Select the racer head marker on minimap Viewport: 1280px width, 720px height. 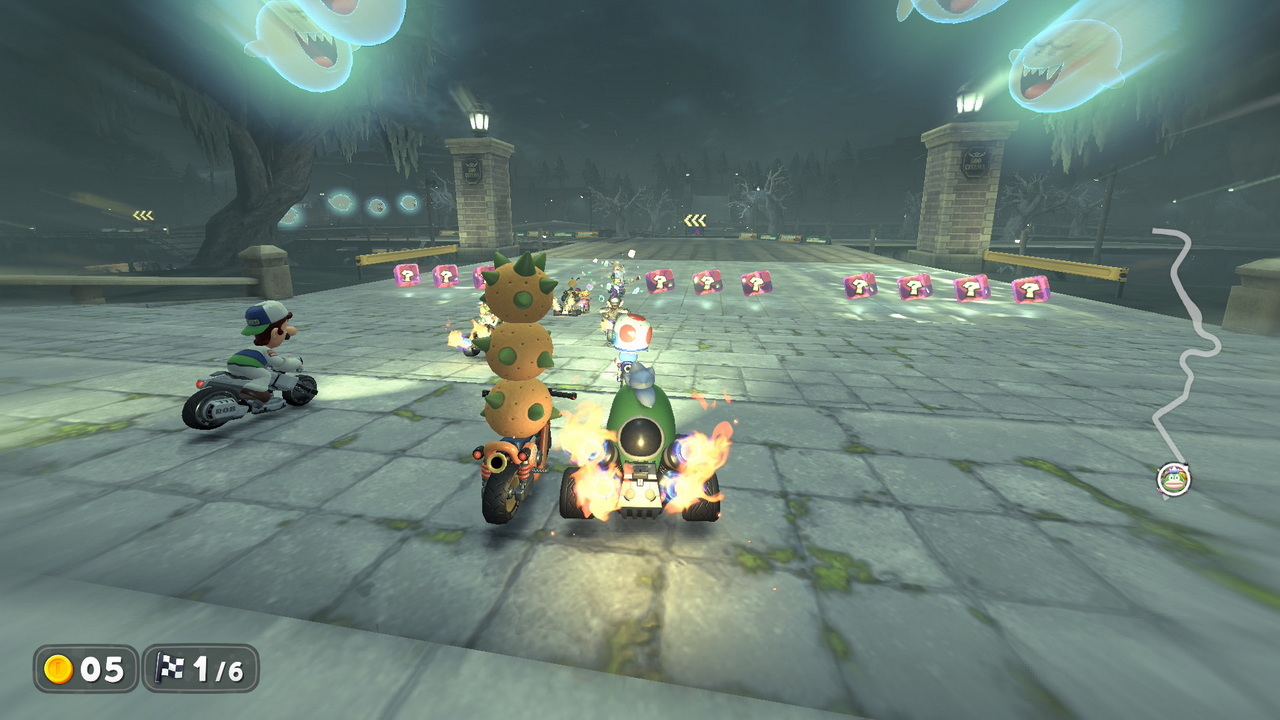point(1174,479)
